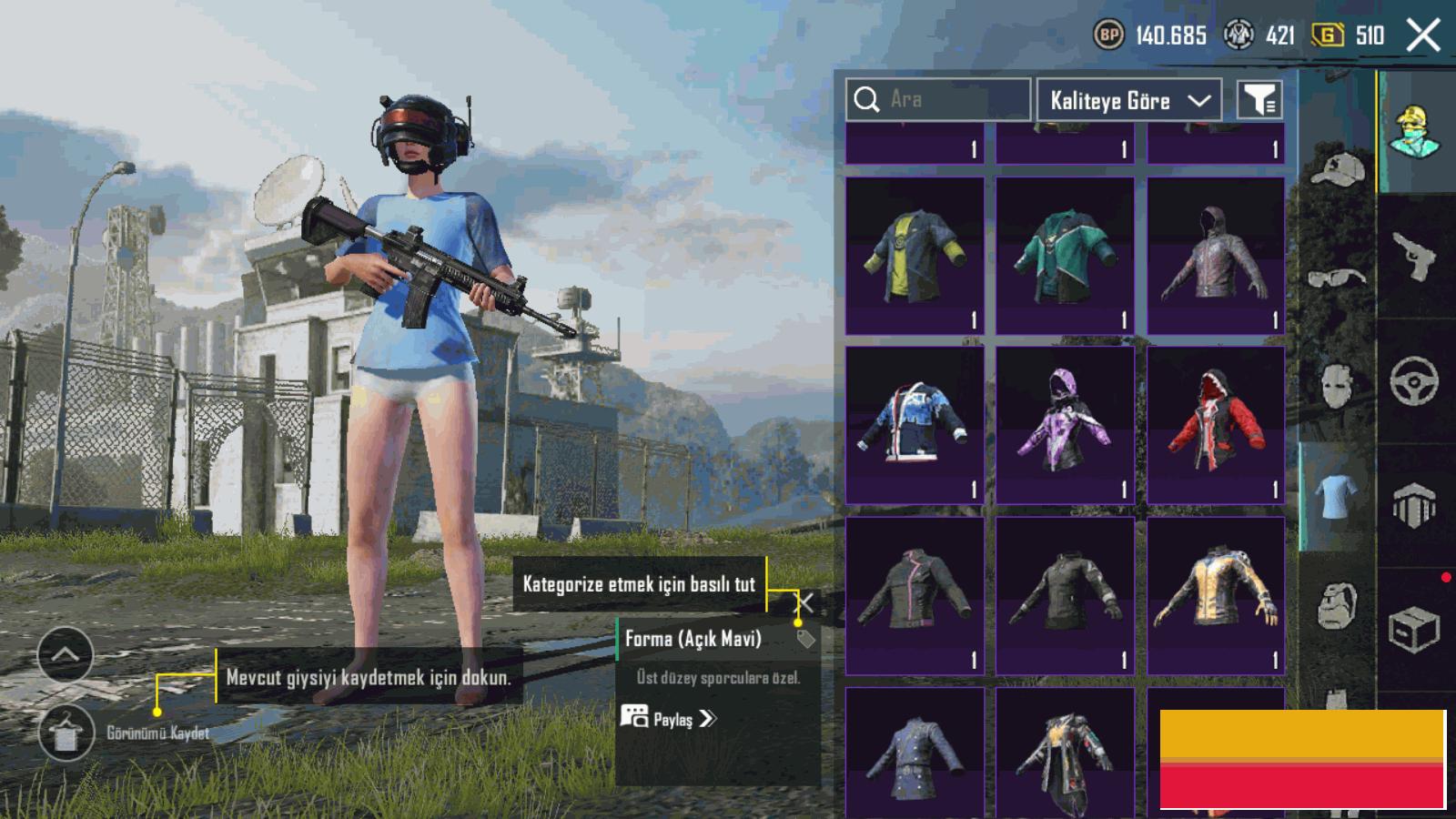1456x819 pixels.
Task: Save the outfit with Görünümü Kaydet
Action: (66, 733)
